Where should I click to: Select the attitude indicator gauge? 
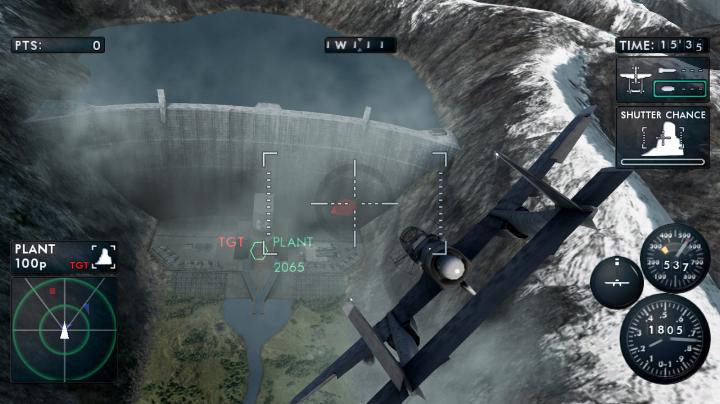[x=616, y=281]
